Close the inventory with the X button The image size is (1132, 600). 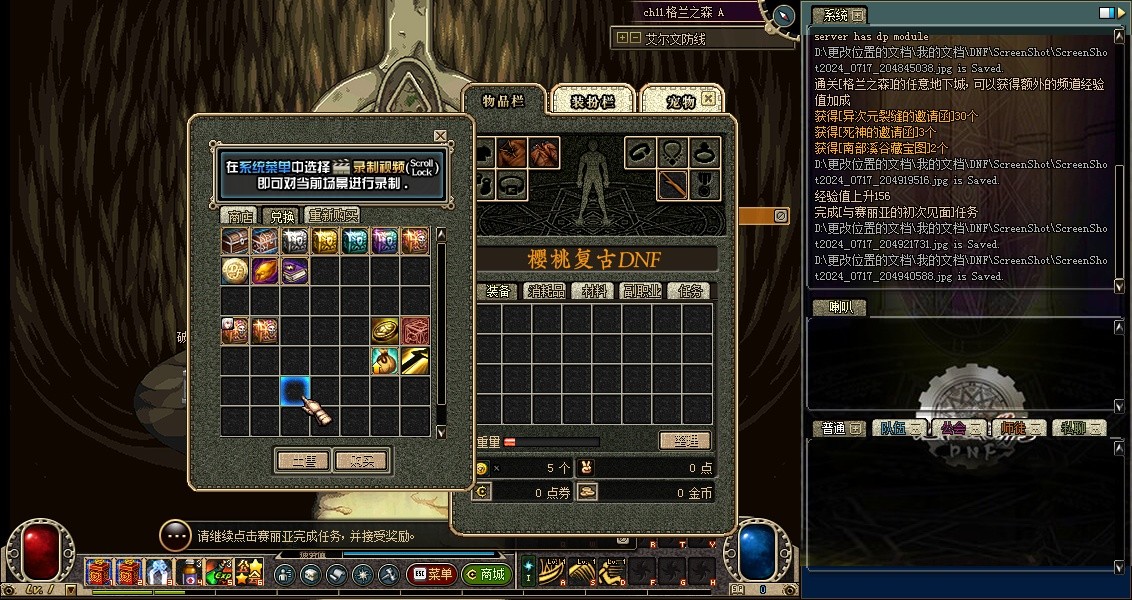click(x=708, y=99)
